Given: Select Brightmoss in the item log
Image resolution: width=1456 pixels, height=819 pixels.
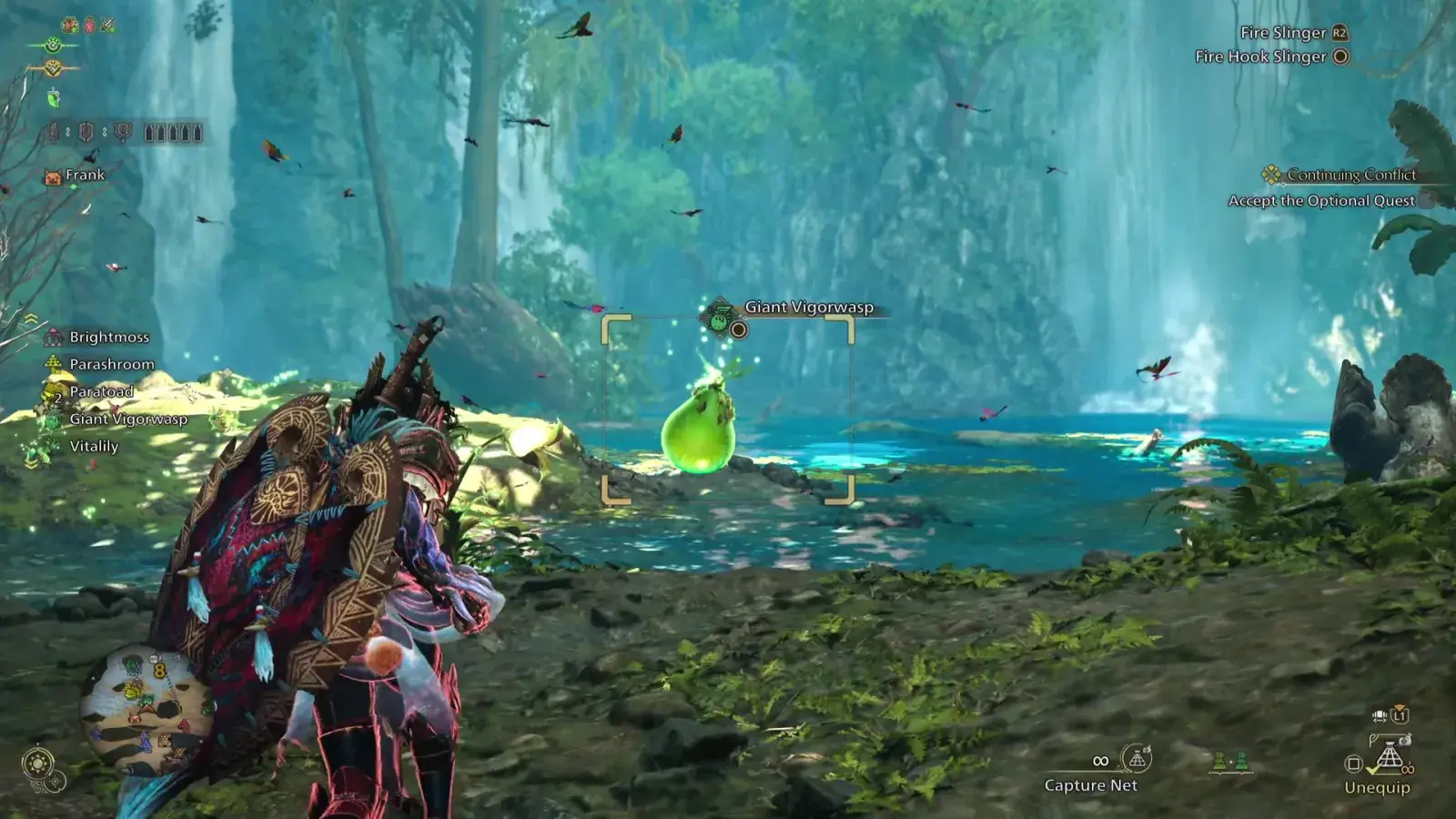Looking at the screenshot, I should pos(109,337).
